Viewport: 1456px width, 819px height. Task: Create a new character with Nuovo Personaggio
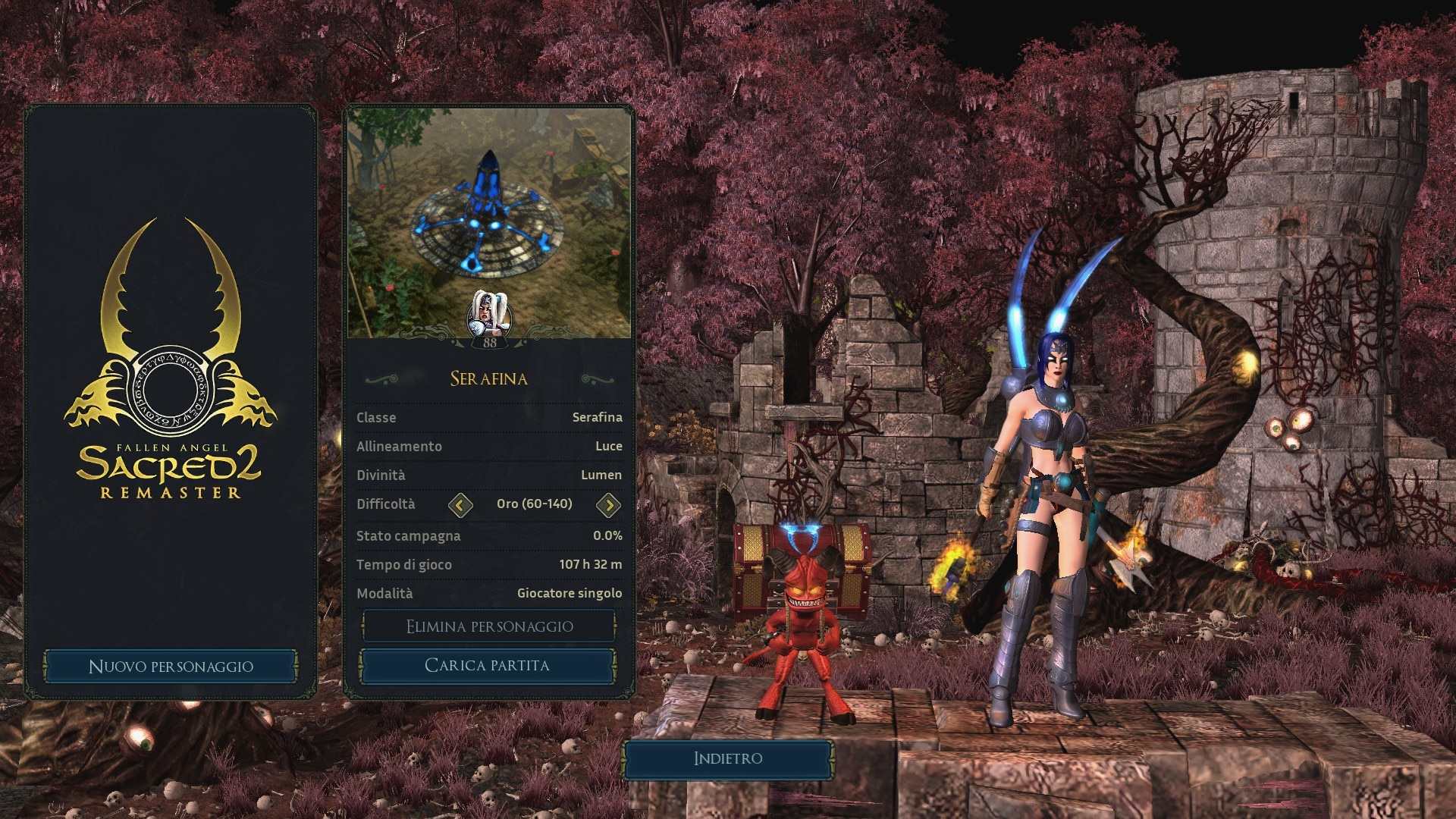[x=171, y=667]
